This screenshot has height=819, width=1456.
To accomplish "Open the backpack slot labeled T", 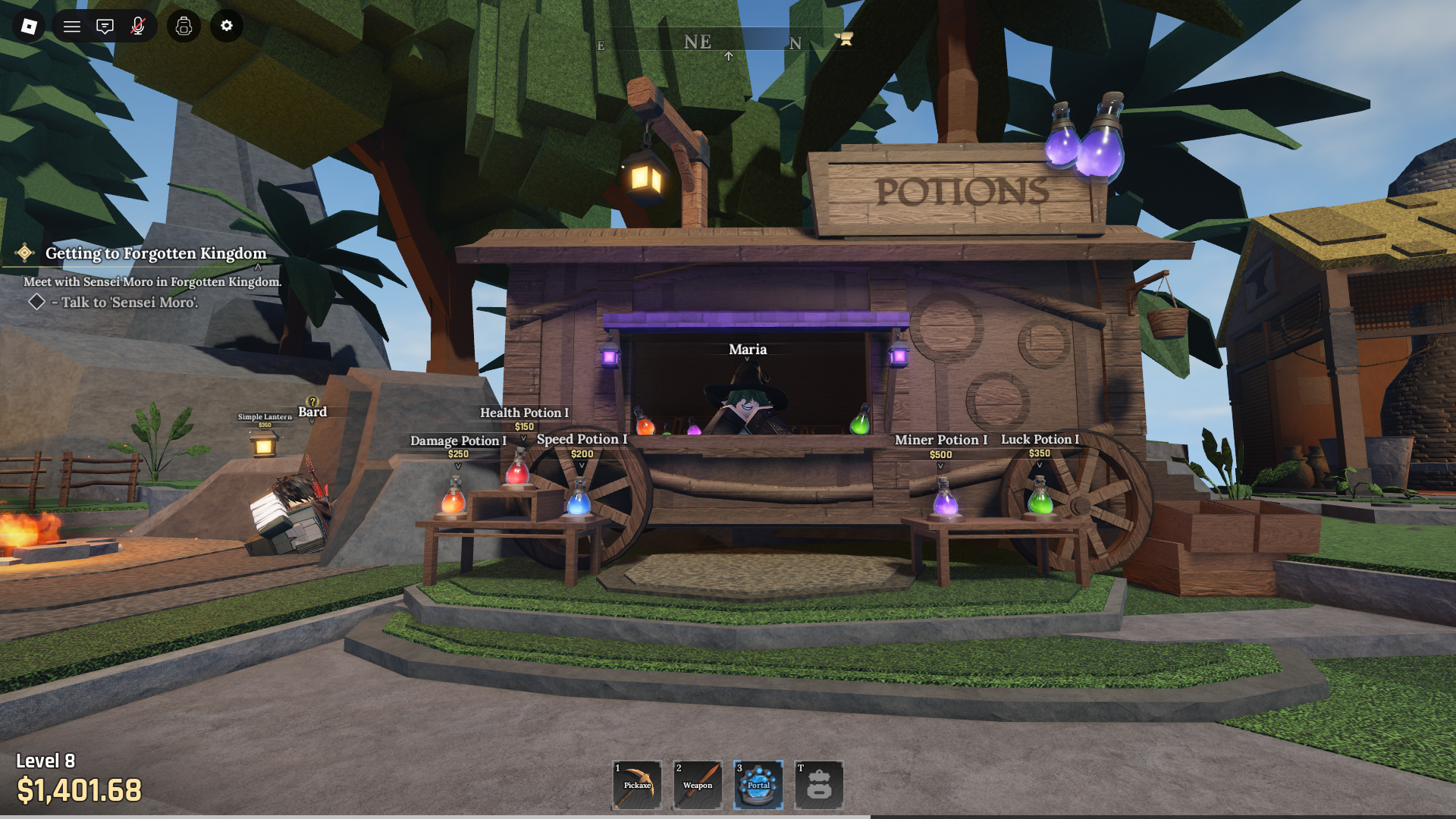I will coord(819,785).
